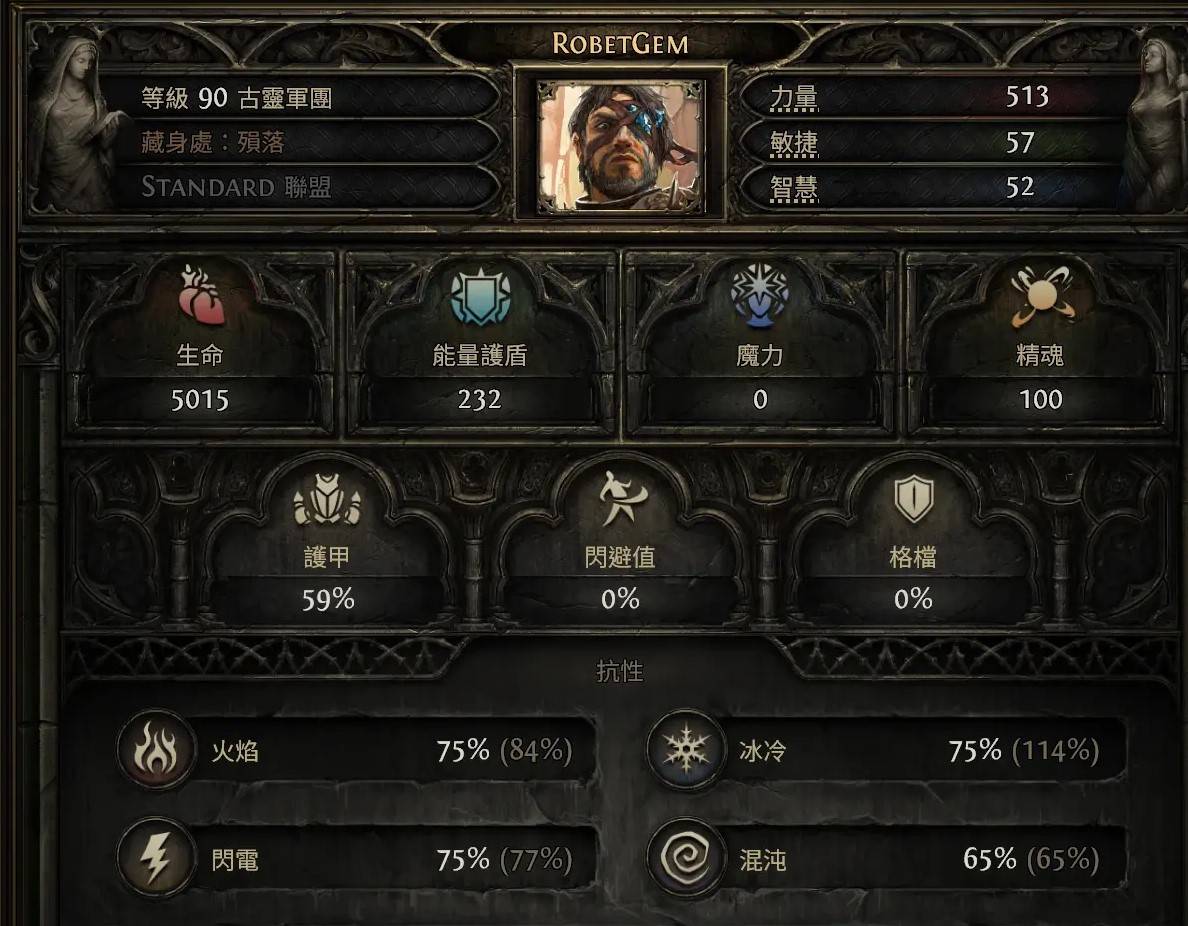Select the 閃避值 evasion icon
Image resolution: width=1188 pixels, height=926 pixels.
pos(620,500)
